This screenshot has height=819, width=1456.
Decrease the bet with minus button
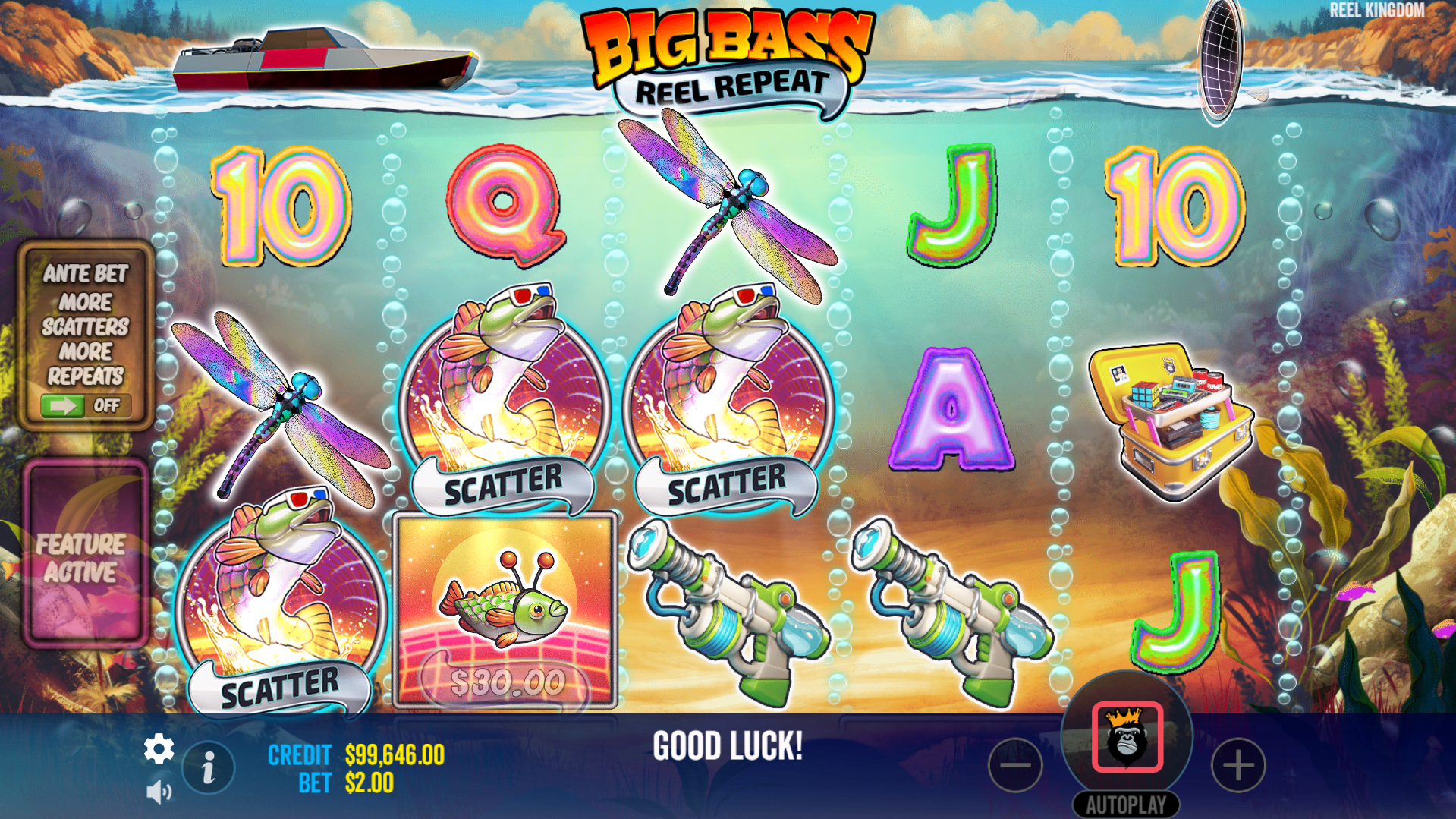(1015, 765)
